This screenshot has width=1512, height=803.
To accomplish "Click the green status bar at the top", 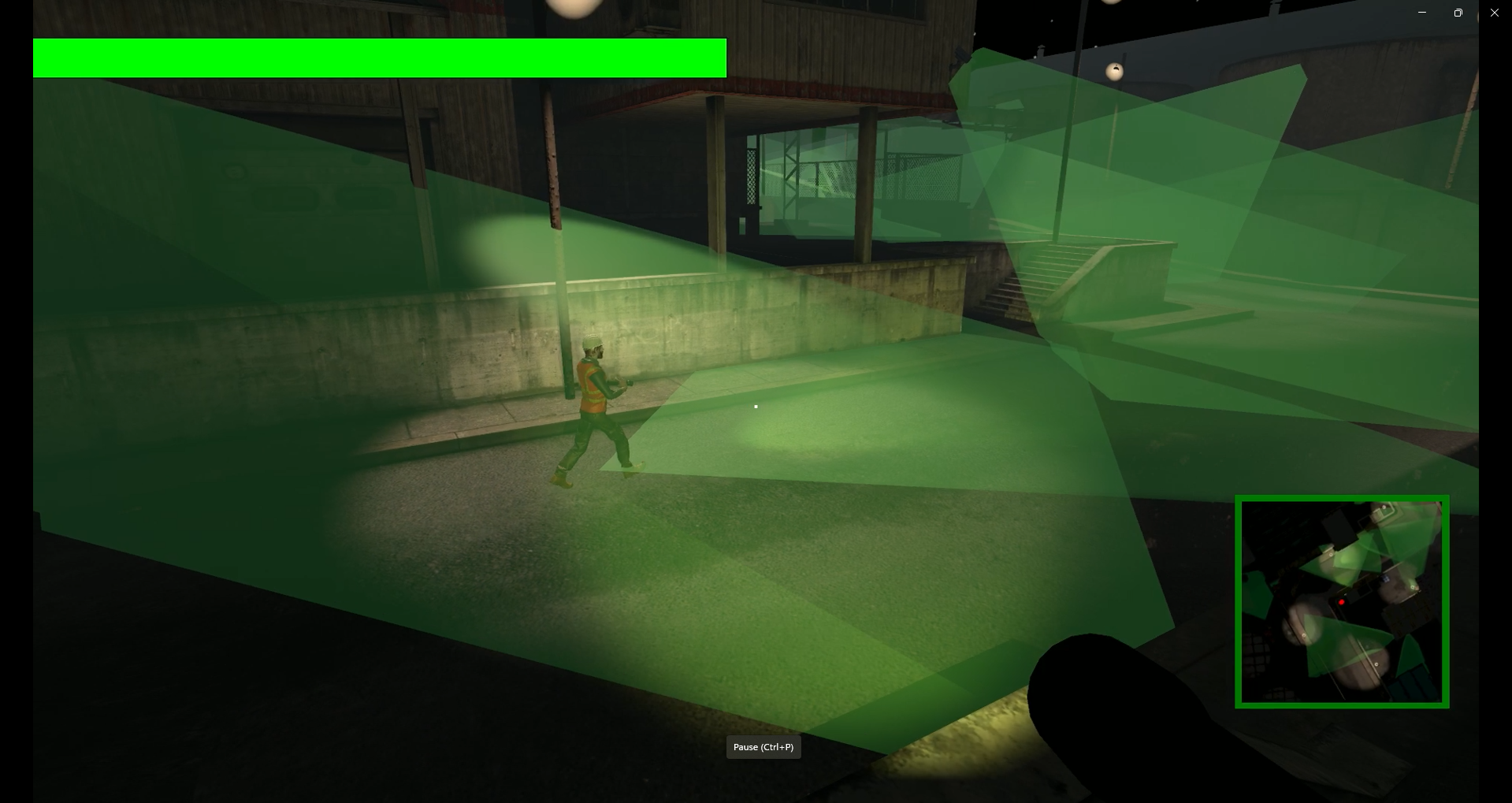I will tap(378, 57).
